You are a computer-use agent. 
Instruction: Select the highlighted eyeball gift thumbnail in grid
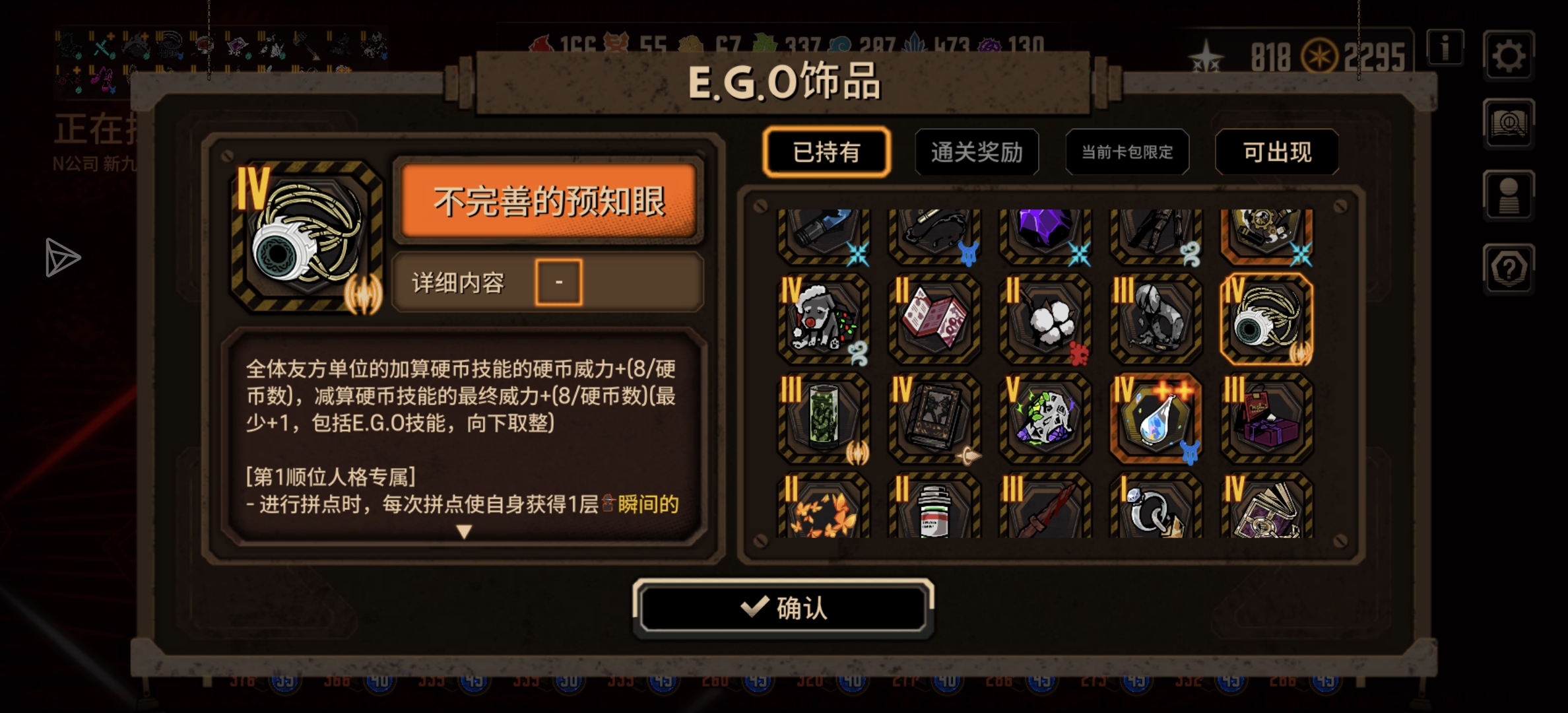1265,318
